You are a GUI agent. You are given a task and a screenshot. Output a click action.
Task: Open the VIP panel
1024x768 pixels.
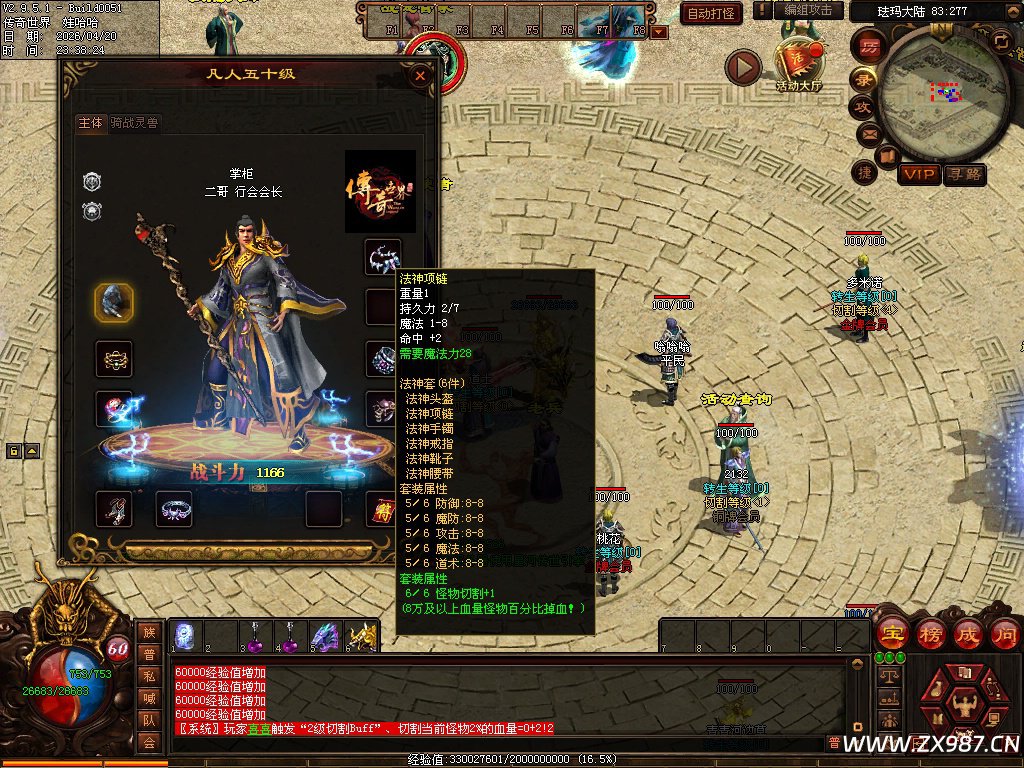[x=917, y=175]
